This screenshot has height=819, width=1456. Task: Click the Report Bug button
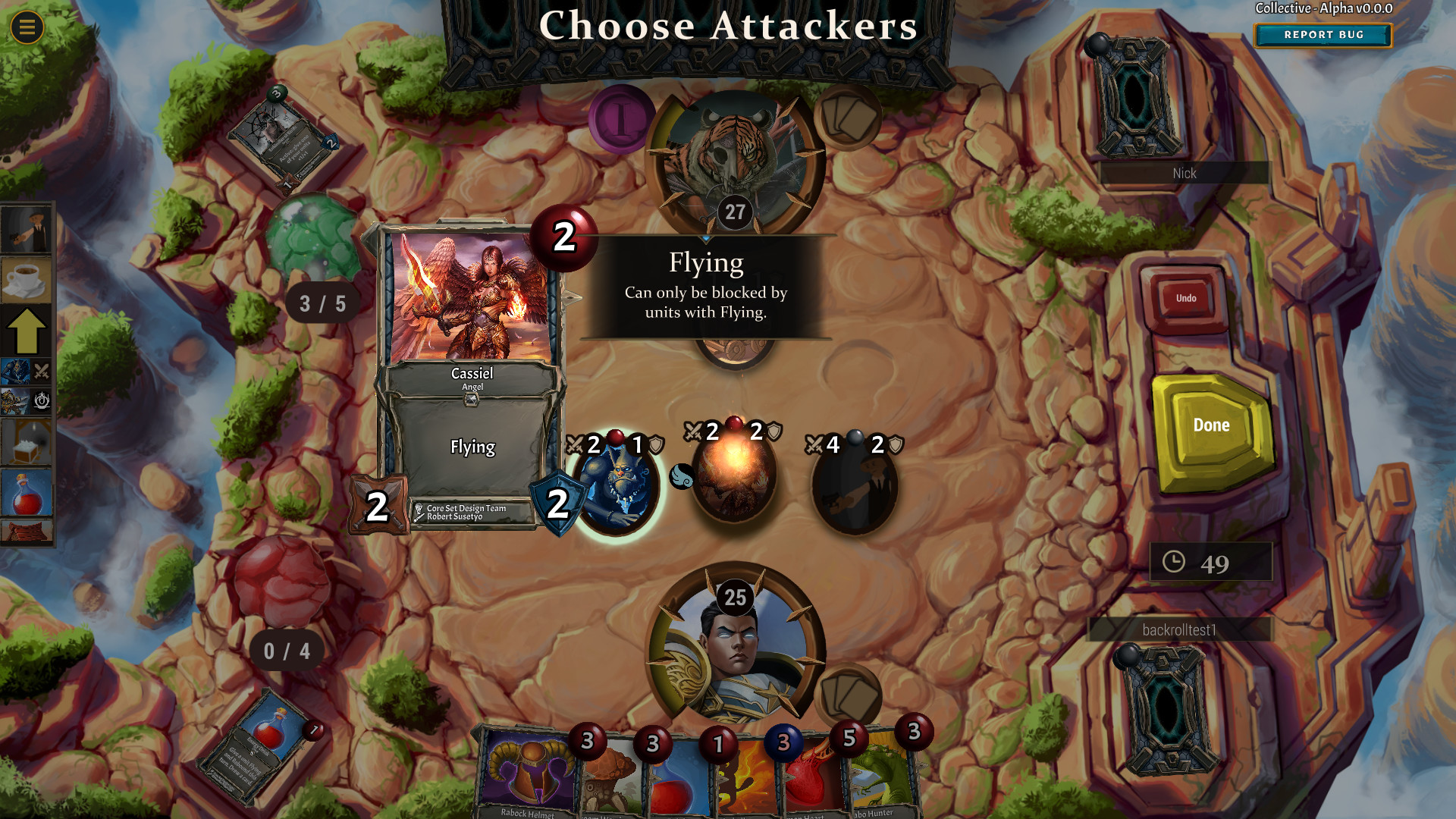(x=1323, y=35)
